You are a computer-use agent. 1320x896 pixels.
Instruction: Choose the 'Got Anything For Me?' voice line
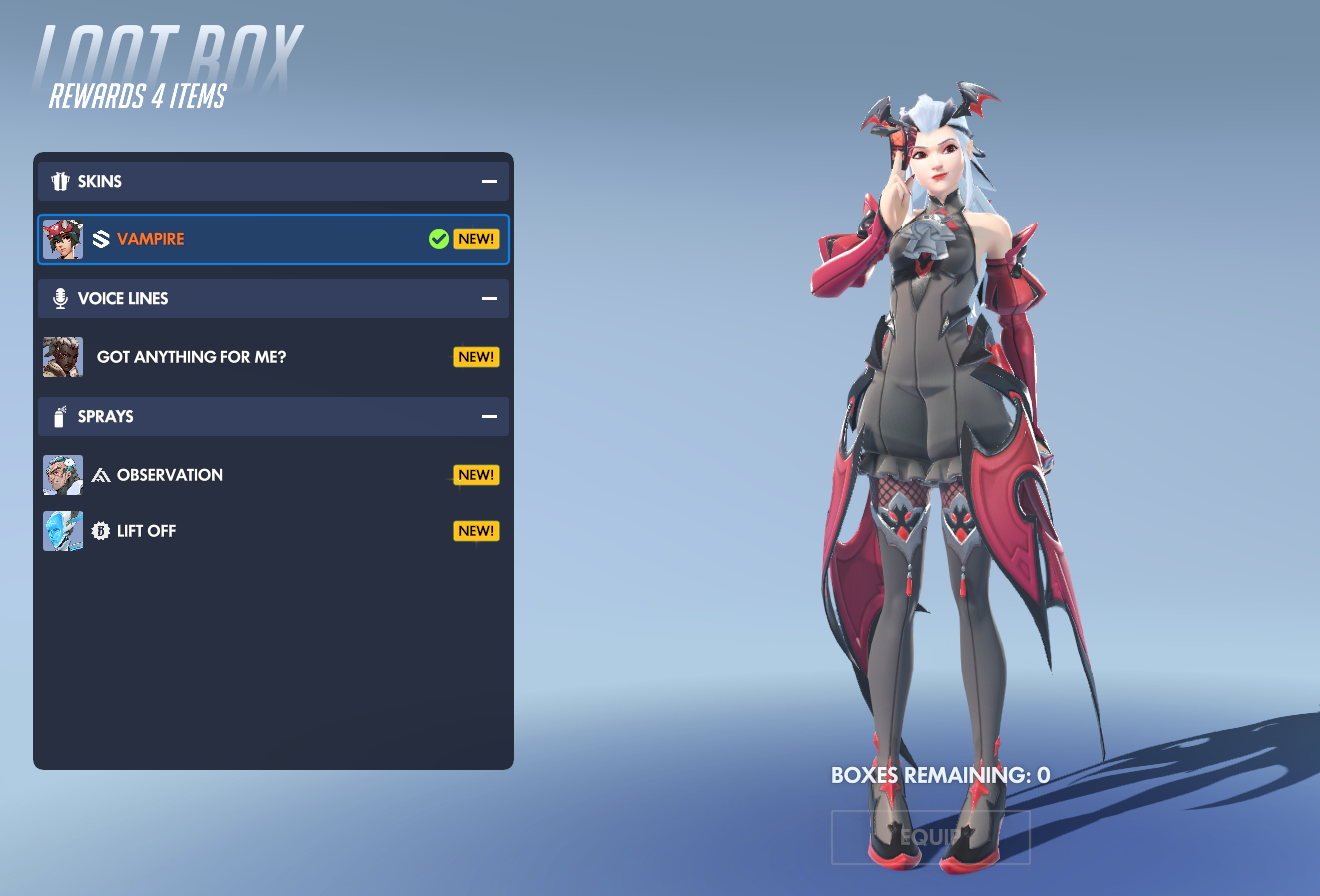272,357
